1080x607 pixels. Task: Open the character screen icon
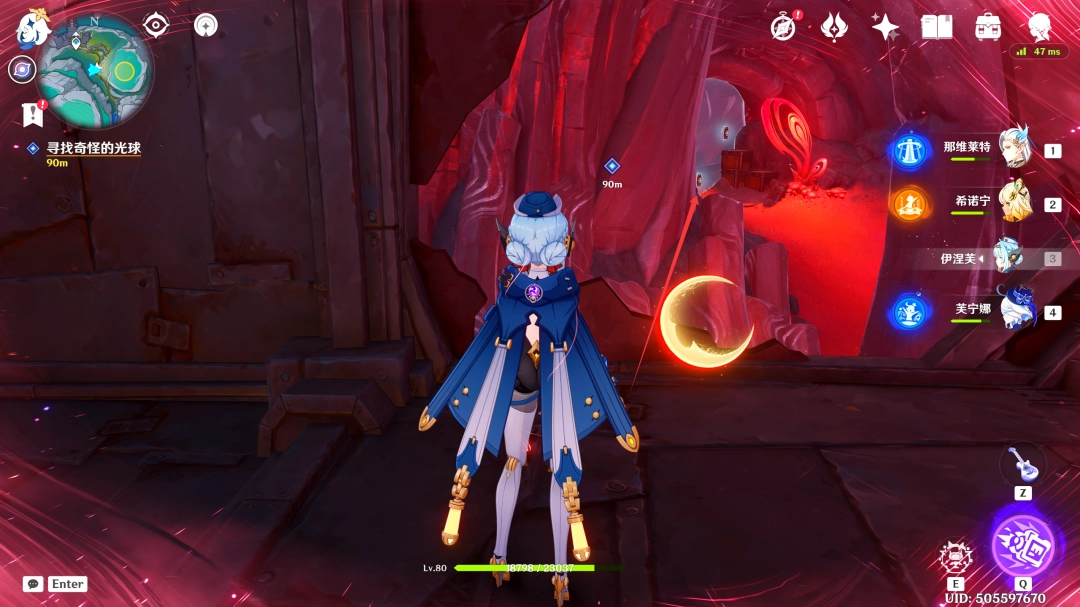click(x=1039, y=26)
